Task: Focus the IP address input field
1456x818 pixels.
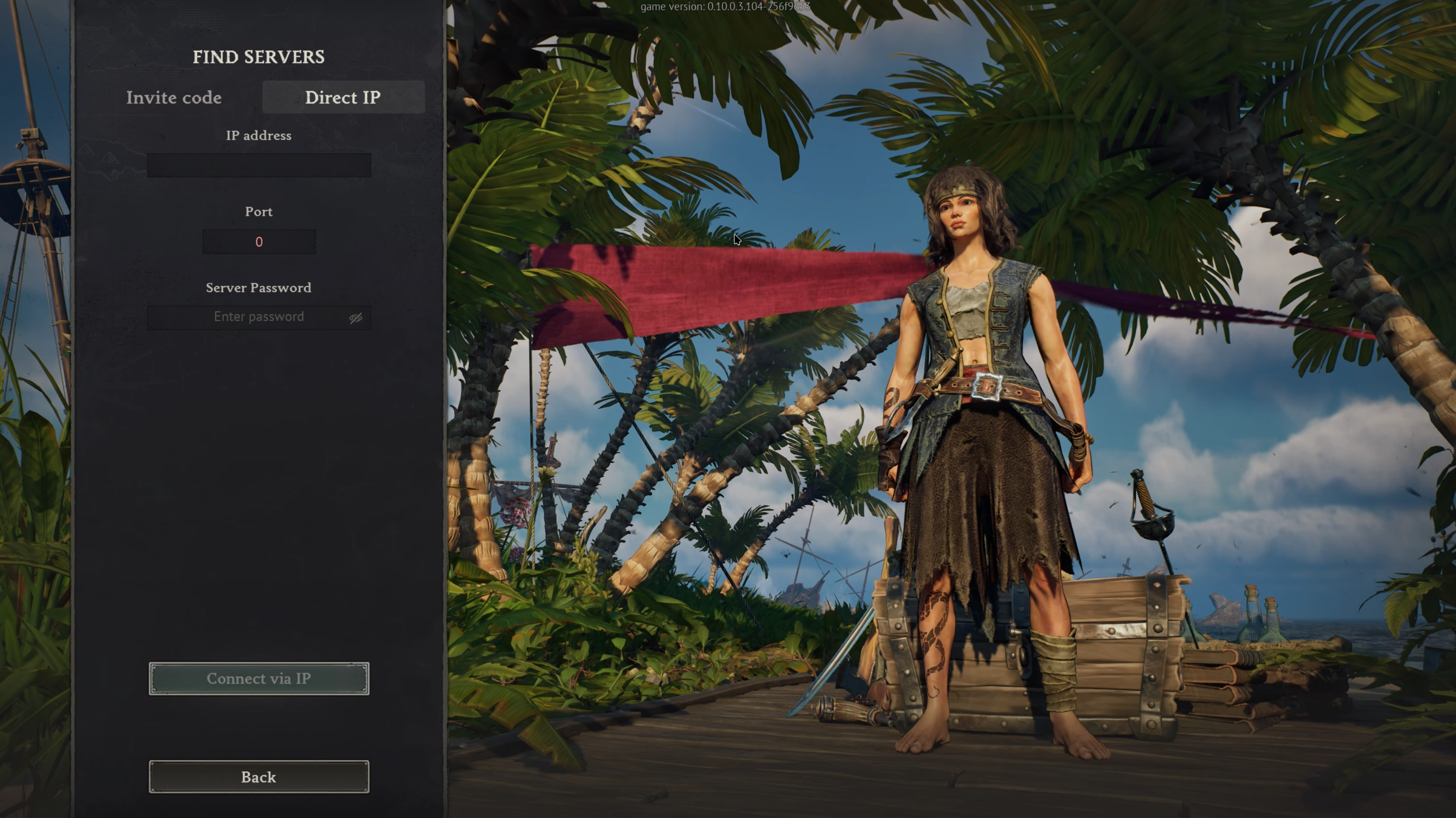Action: [x=259, y=166]
